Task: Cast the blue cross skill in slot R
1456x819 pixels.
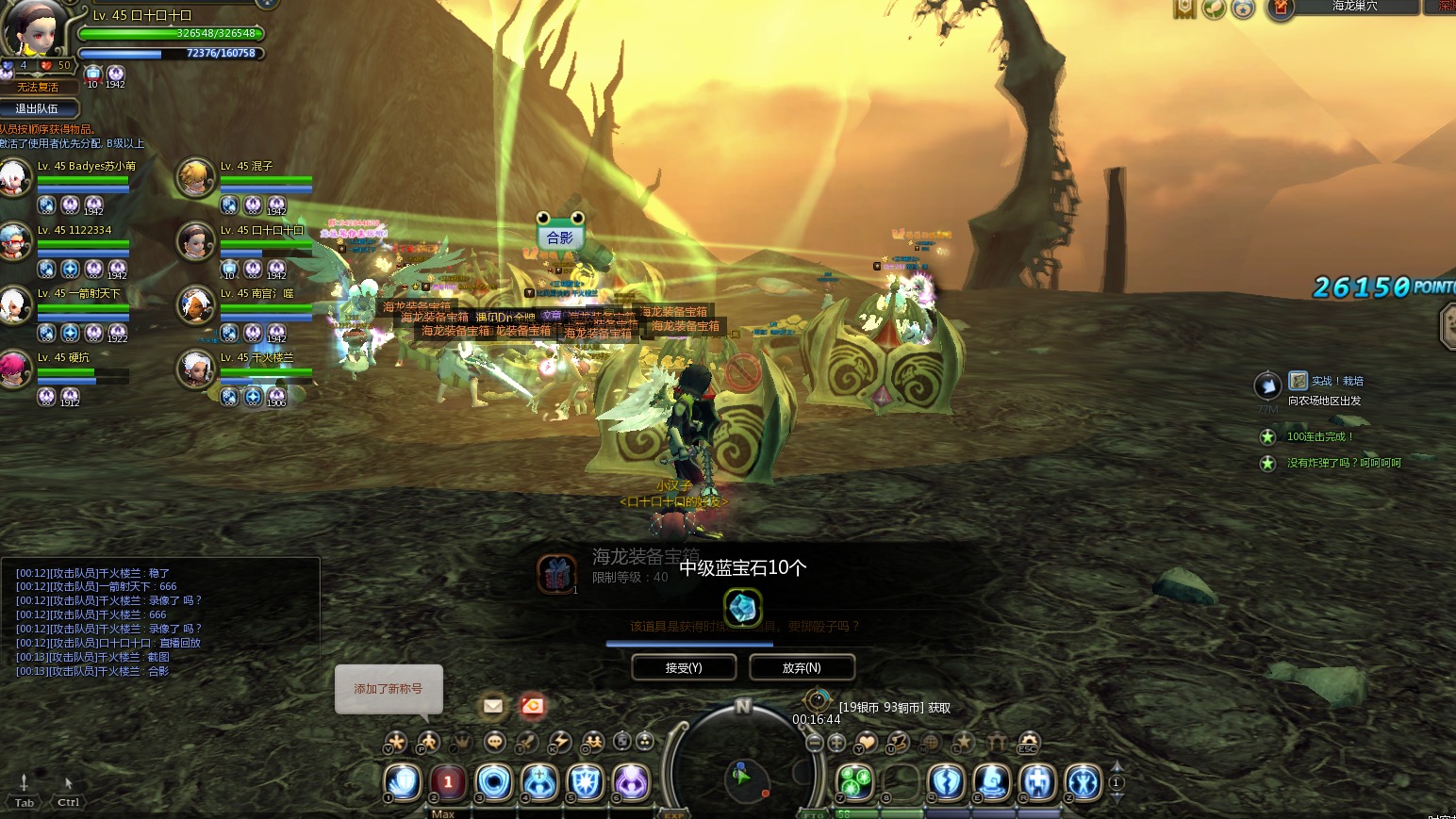Action: 1038,782
